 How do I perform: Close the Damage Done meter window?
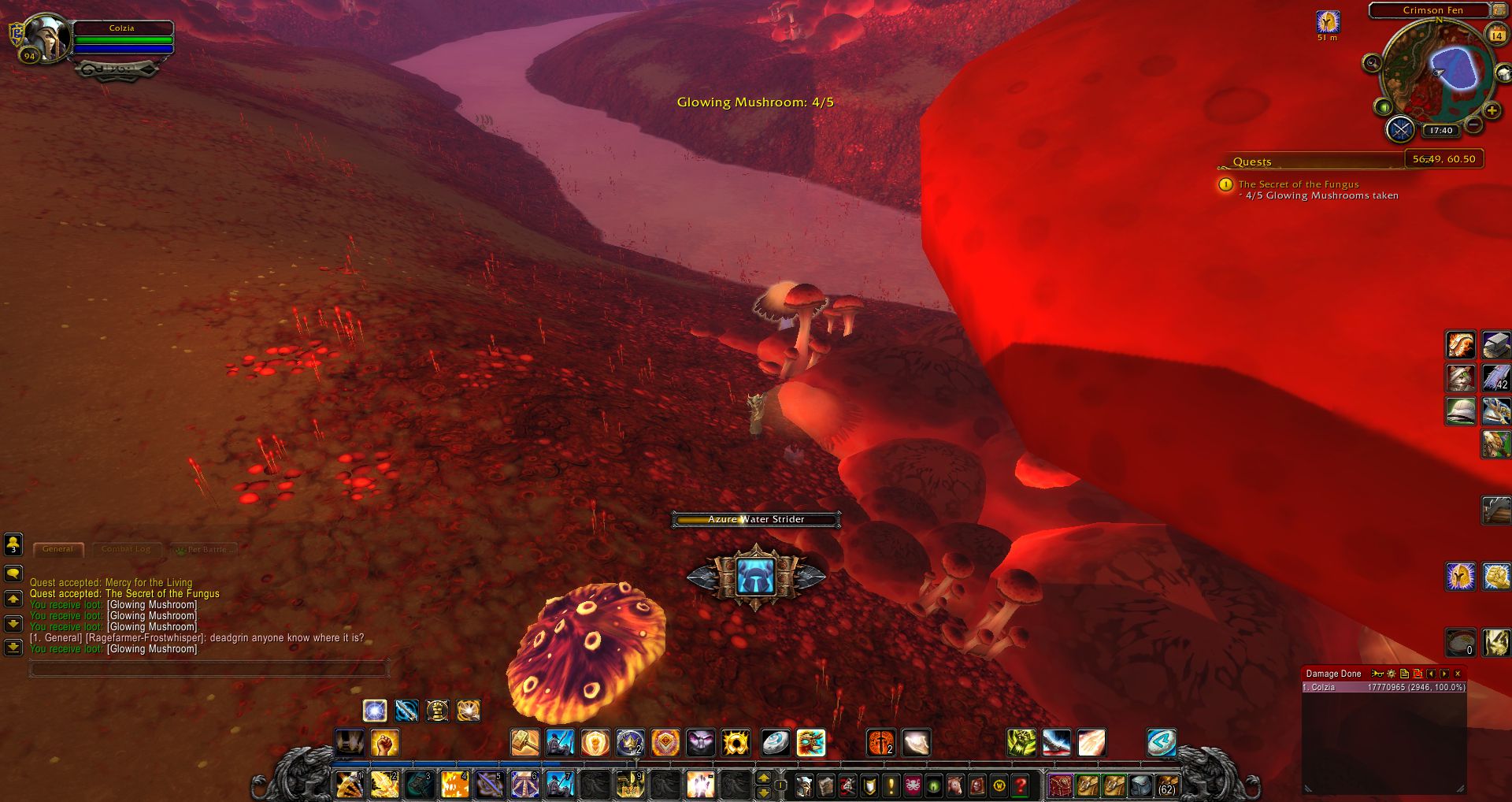pyautogui.click(x=1458, y=674)
